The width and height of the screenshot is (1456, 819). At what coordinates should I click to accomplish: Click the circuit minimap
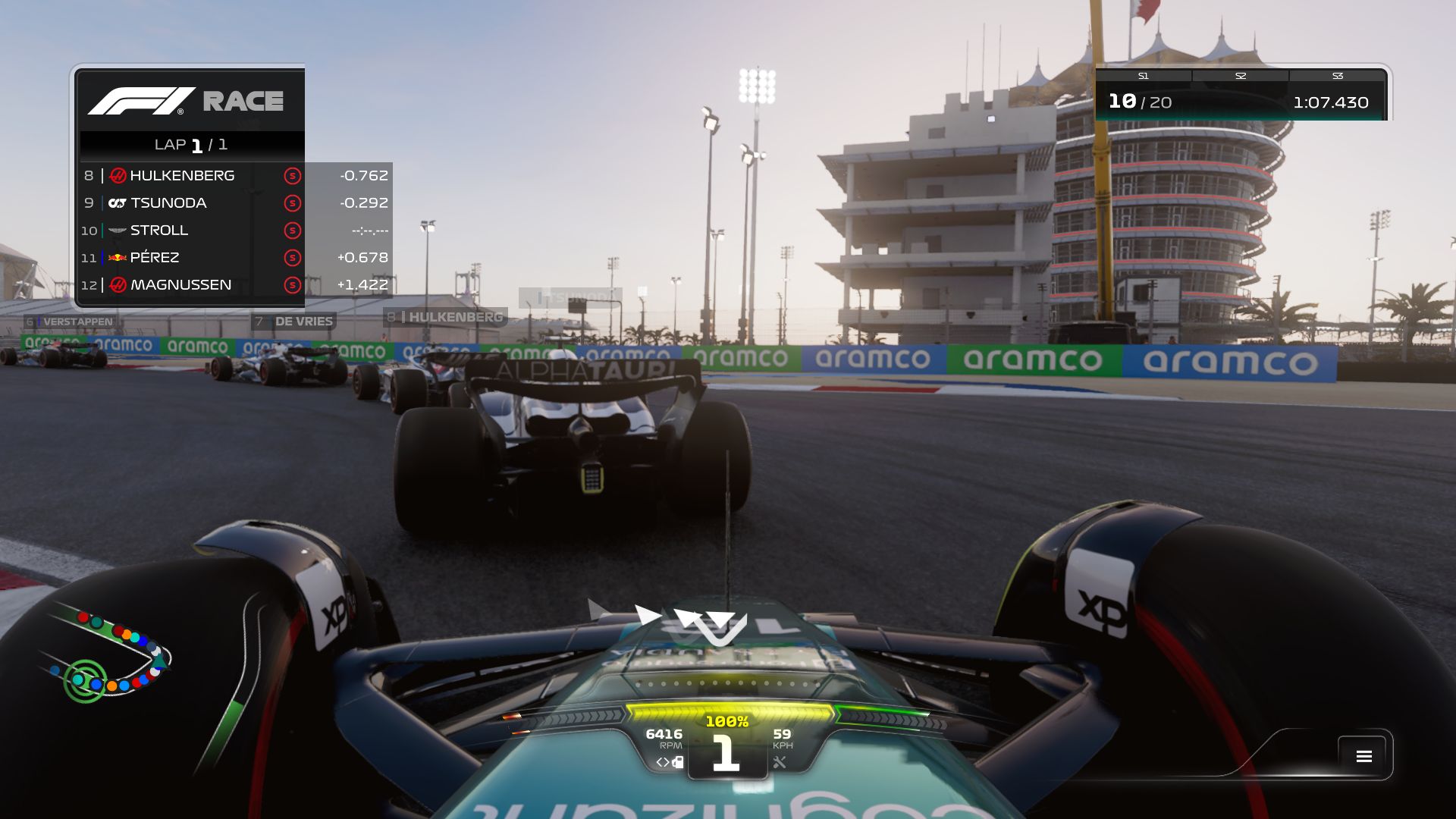[106, 656]
